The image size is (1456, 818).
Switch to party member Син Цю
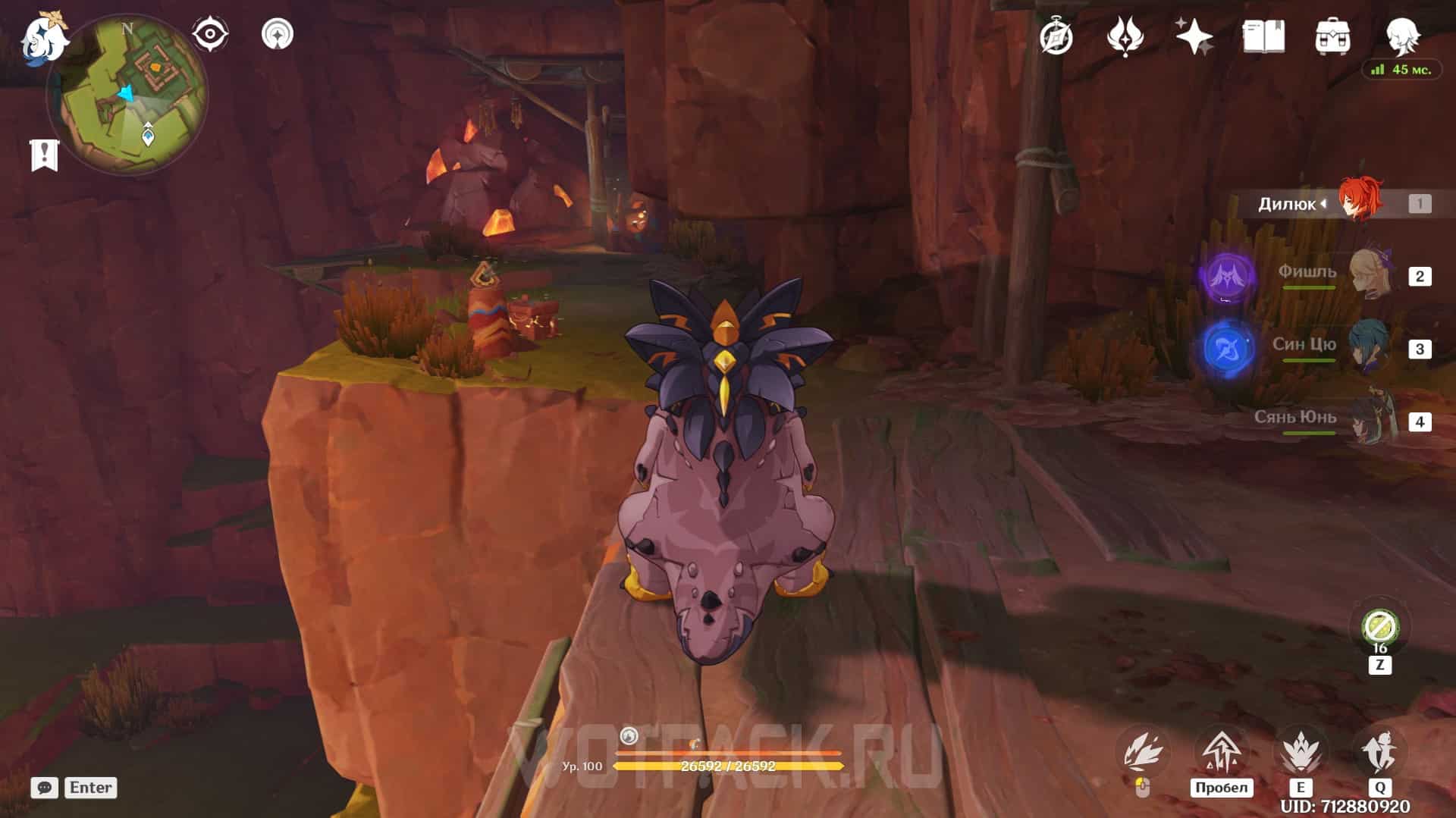click(x=1370, y=347)
